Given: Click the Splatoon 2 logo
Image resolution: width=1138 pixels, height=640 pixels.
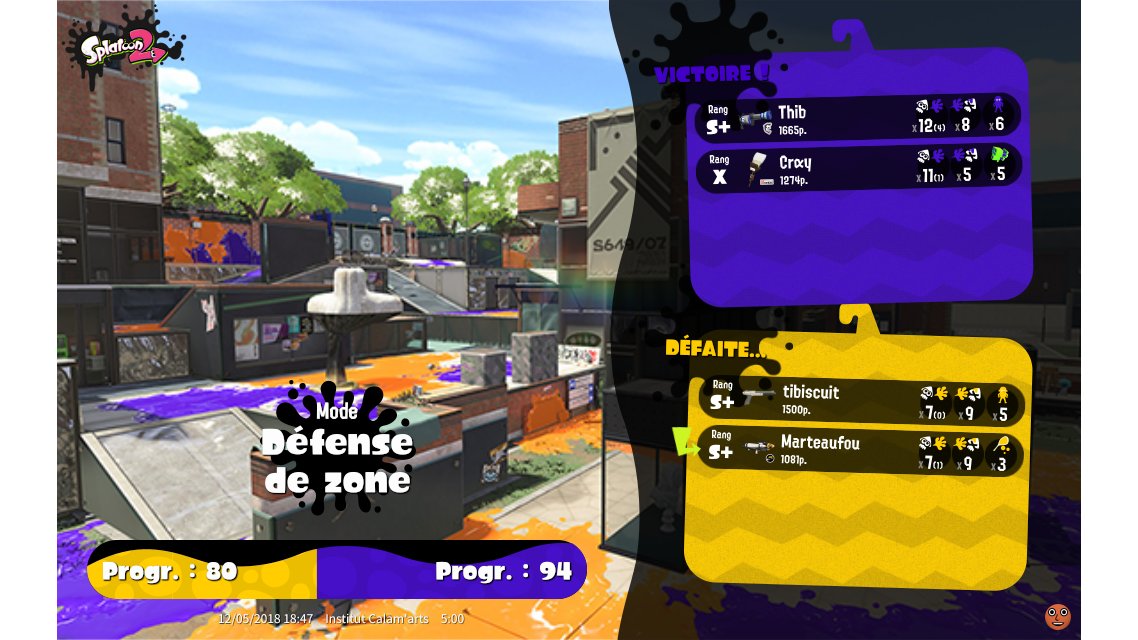Looking at the screenshot, I should click(124, 48).
